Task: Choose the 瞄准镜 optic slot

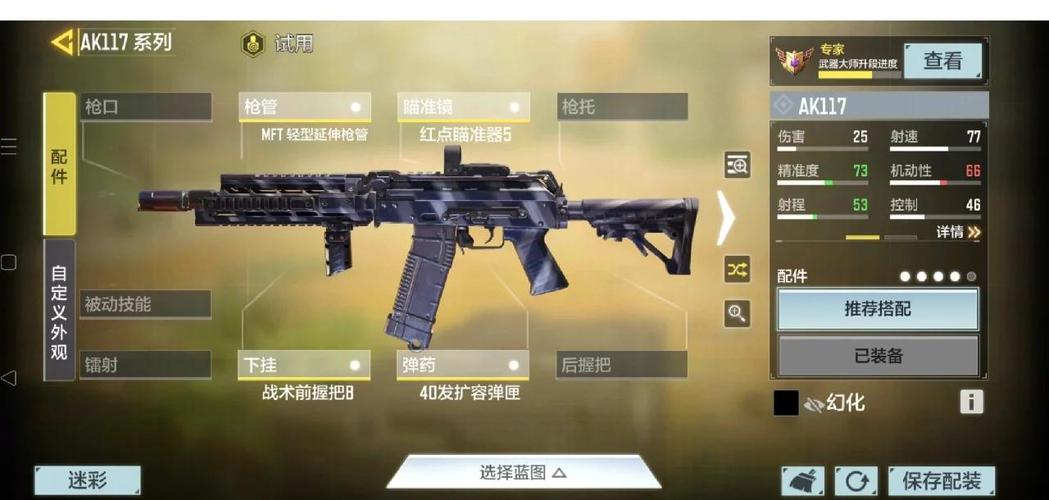Action: 464,107
